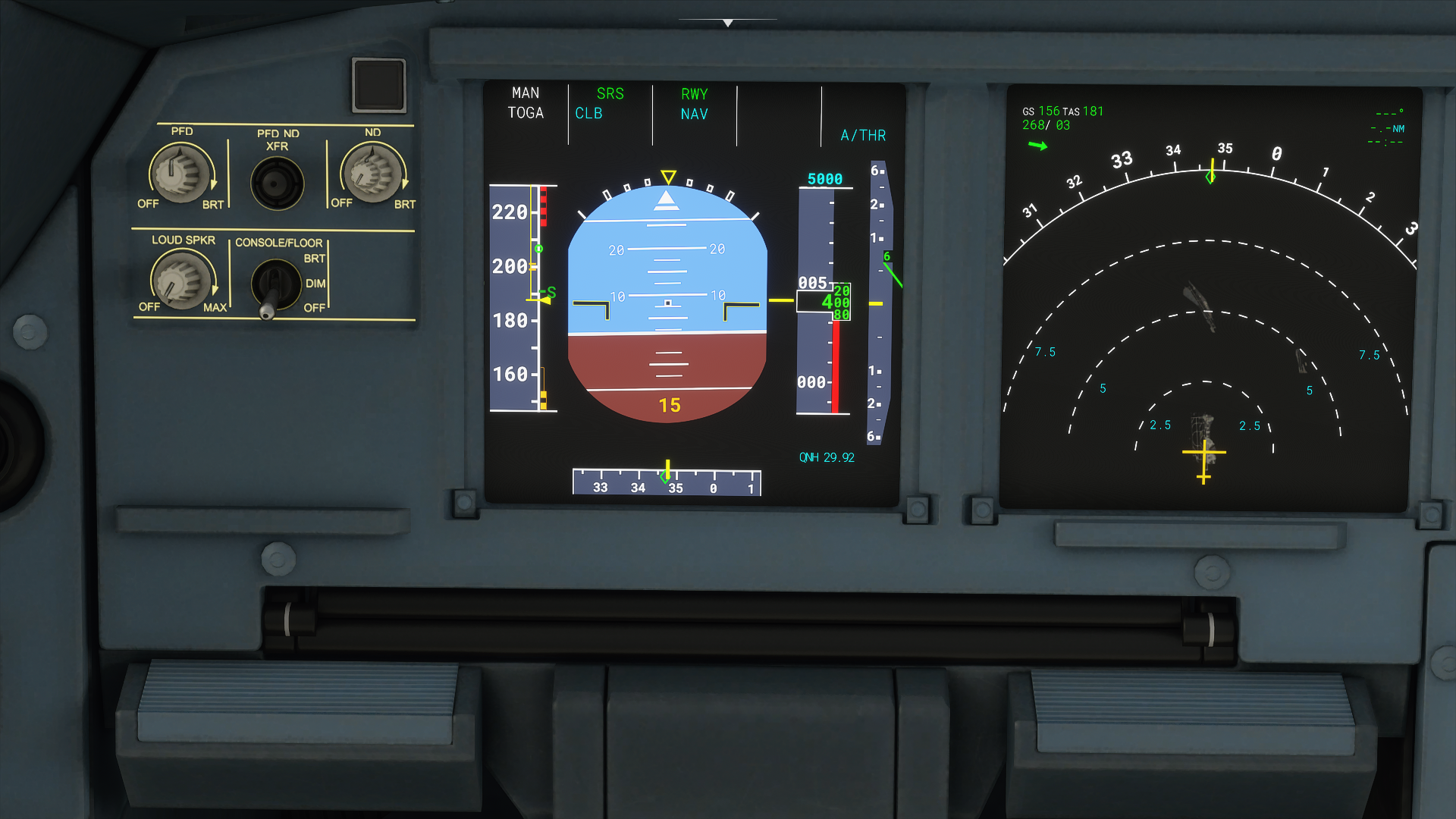
Task: Click the green wind direction arrow on the ND
Action: (1038, 146)
